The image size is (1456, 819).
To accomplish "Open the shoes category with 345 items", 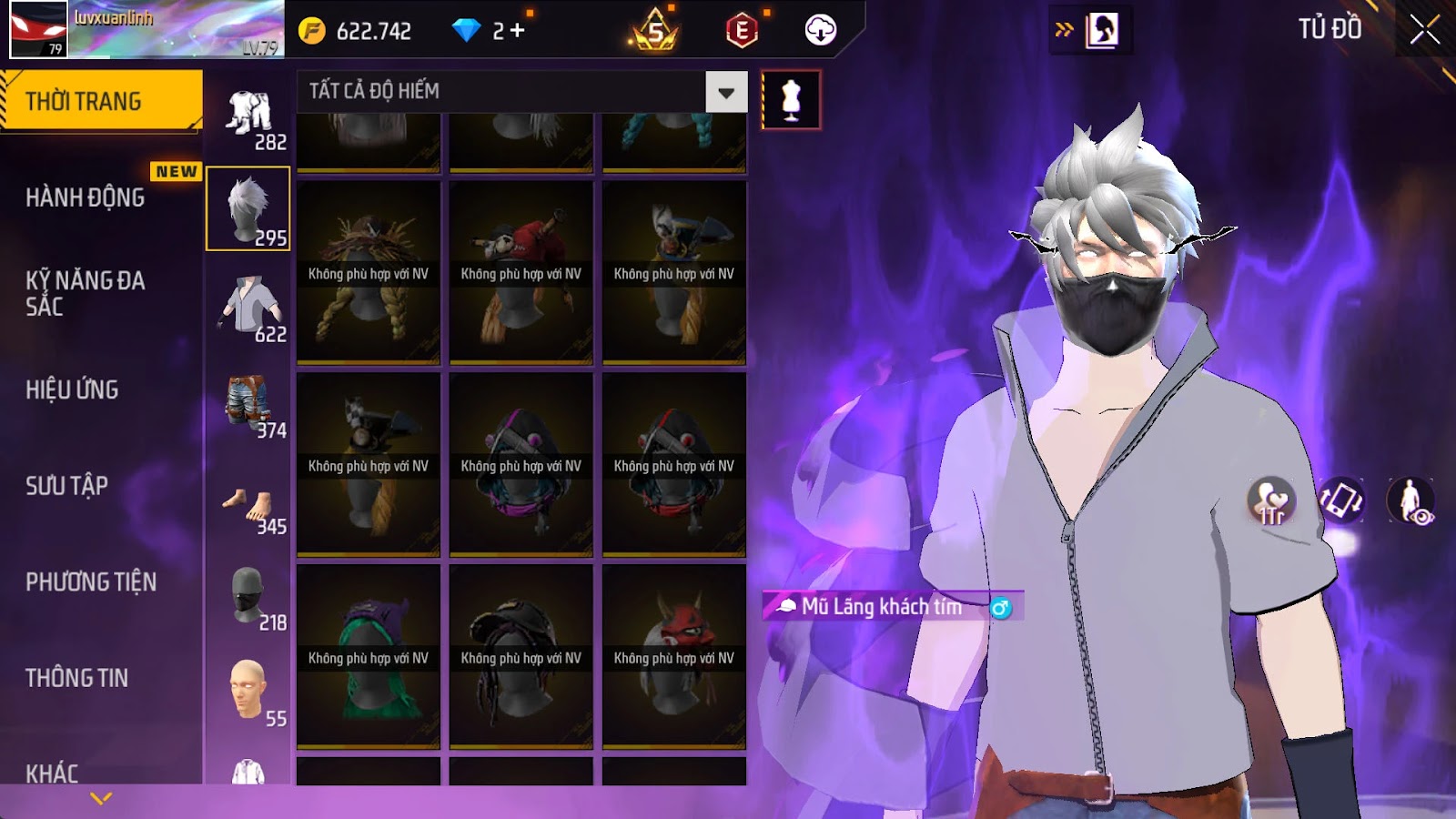I will click(249, 506).
